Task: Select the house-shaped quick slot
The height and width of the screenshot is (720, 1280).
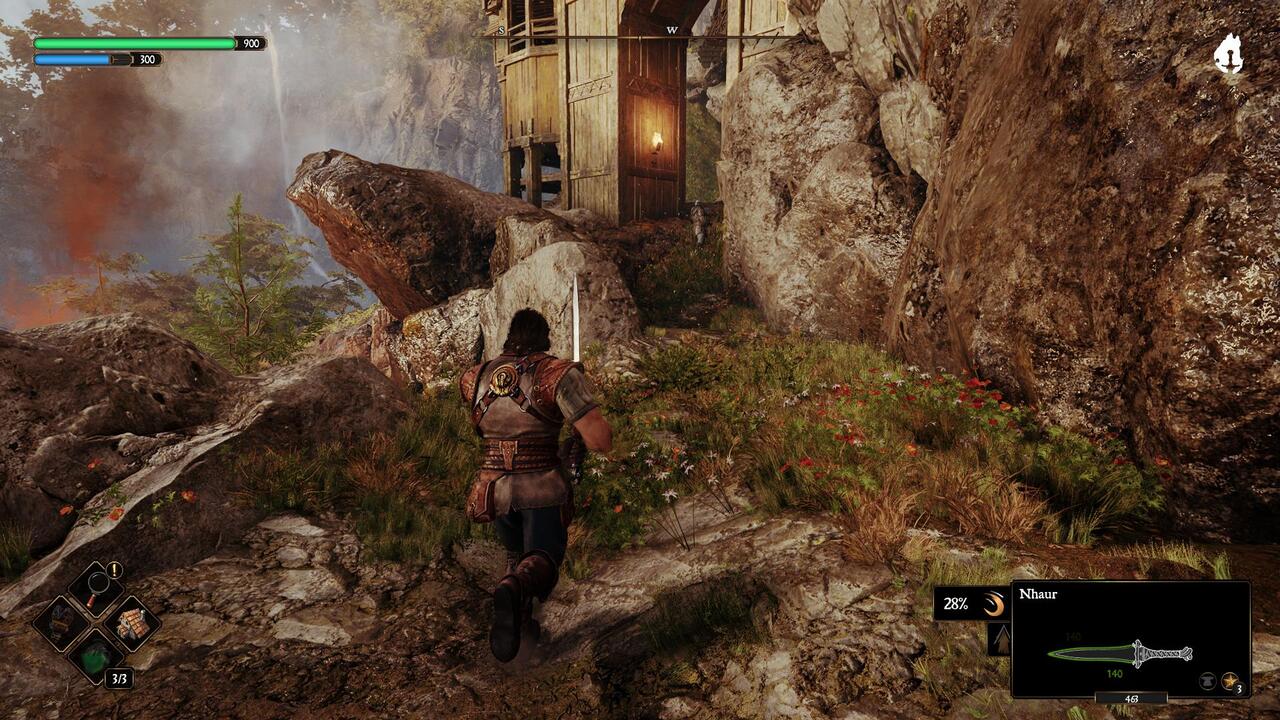Action: 132,621
